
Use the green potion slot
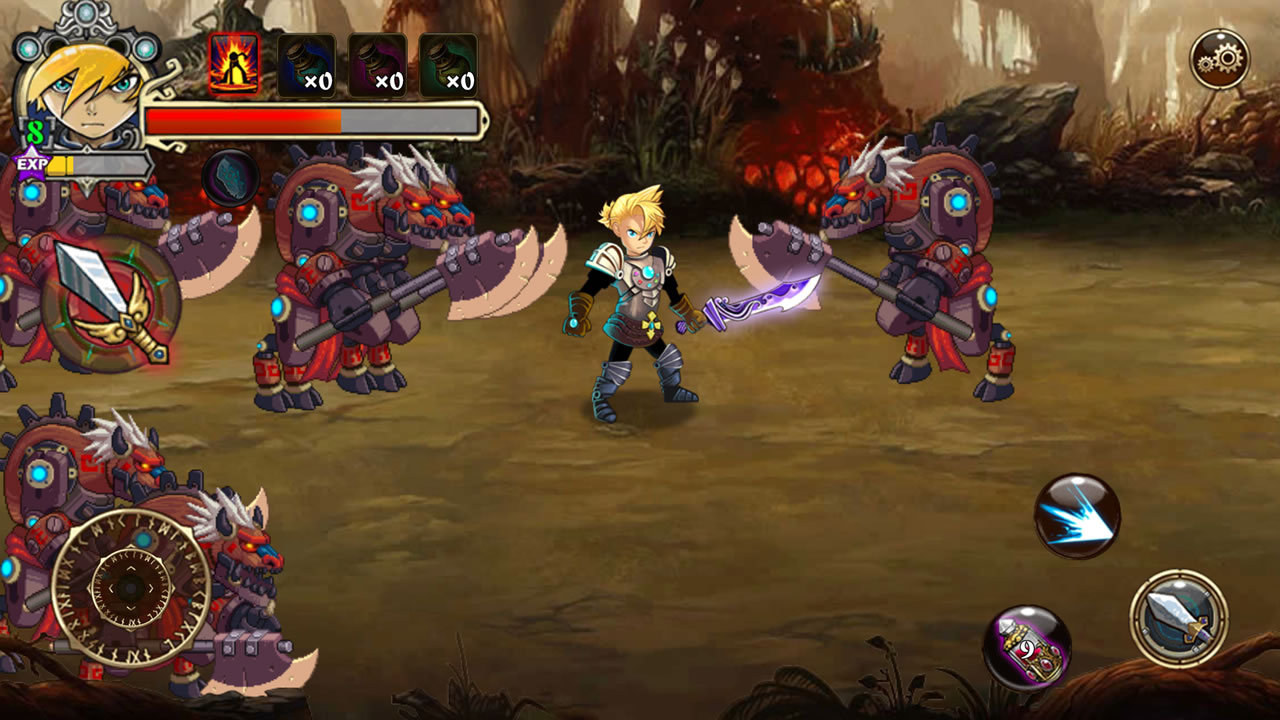pos(448,65)
